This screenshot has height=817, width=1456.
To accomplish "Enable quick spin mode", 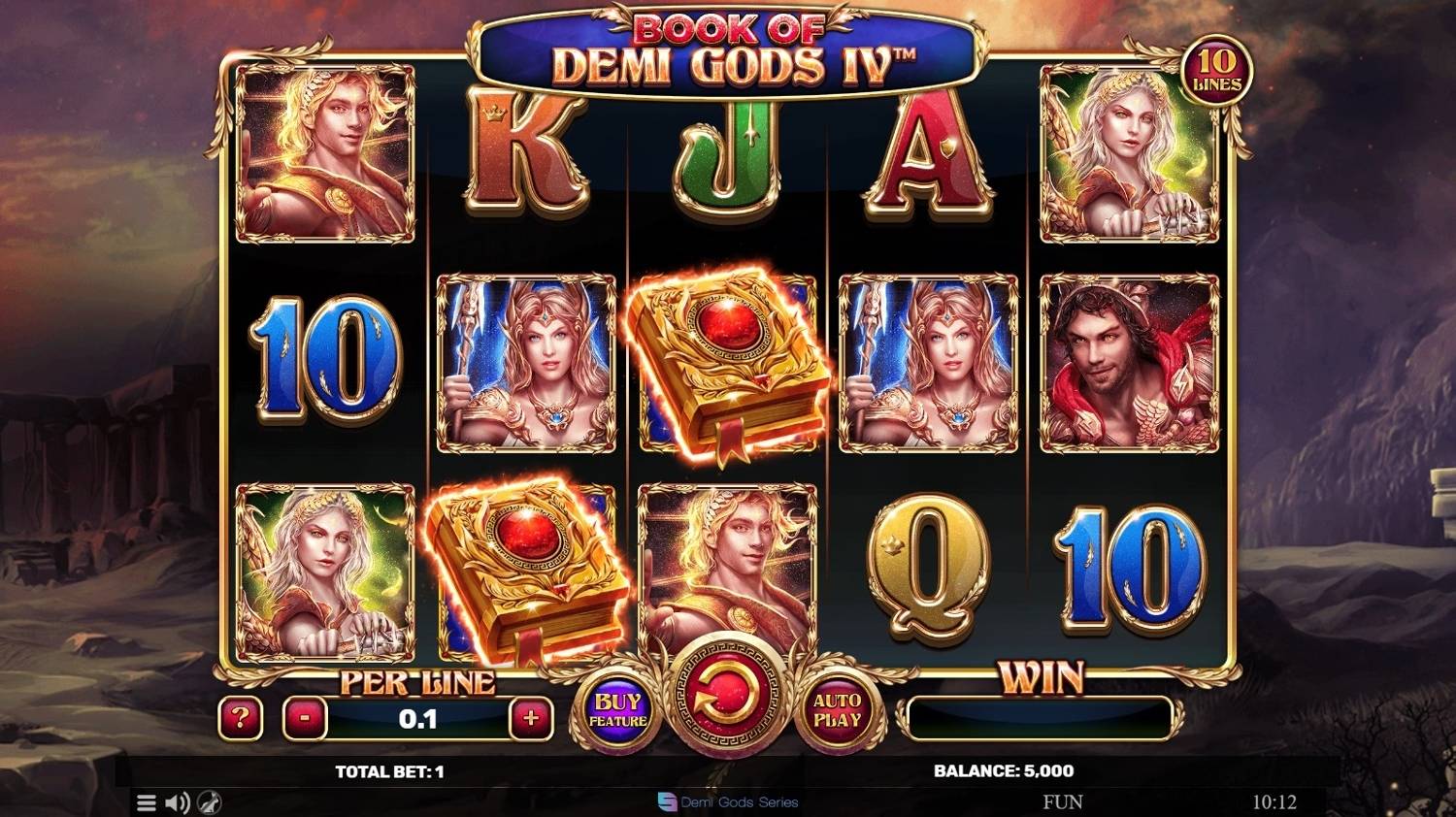I will pyautogui.click(x=209, y=802).
